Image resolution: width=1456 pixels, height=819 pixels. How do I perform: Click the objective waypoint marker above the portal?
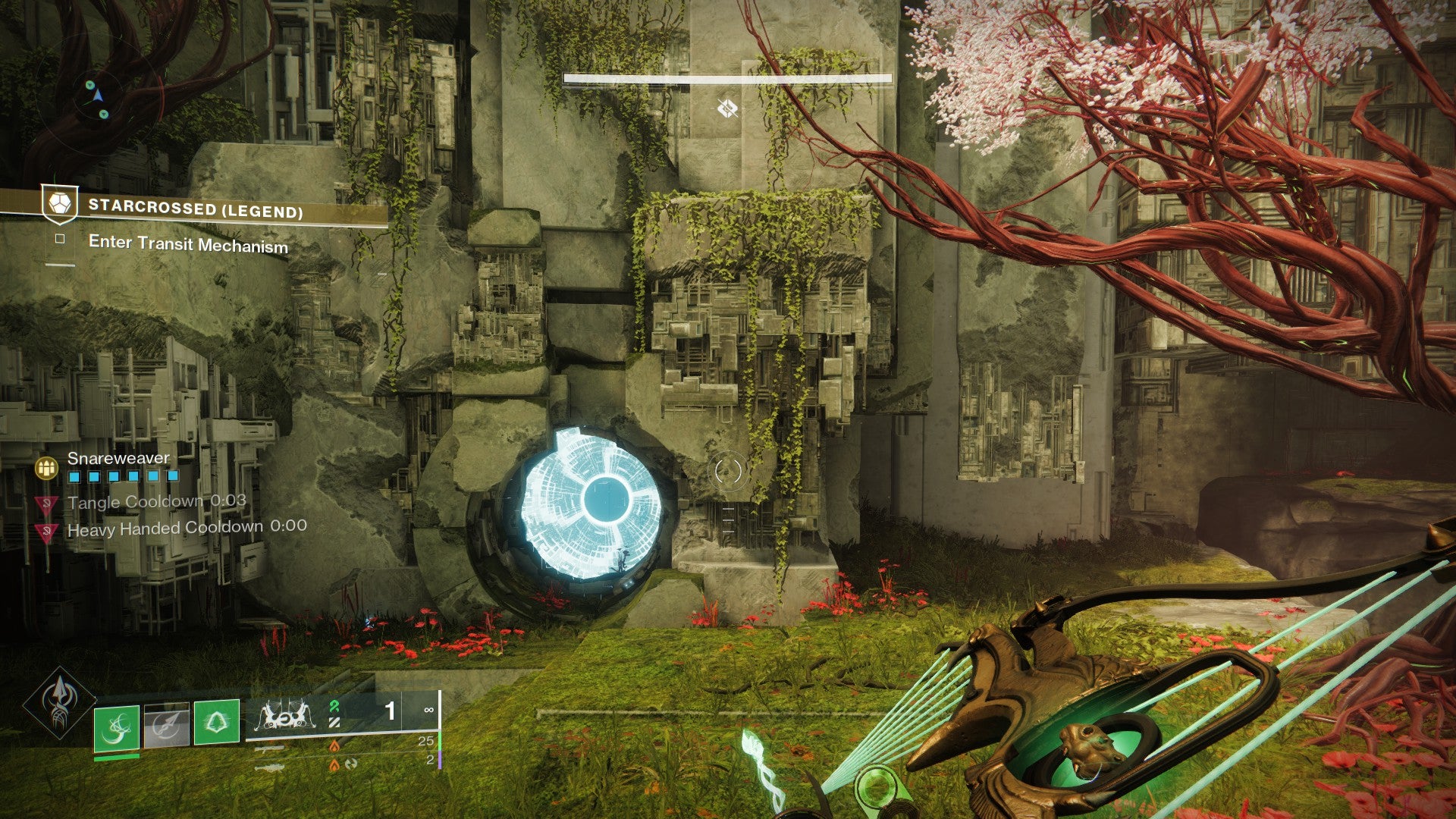point(727,109)
